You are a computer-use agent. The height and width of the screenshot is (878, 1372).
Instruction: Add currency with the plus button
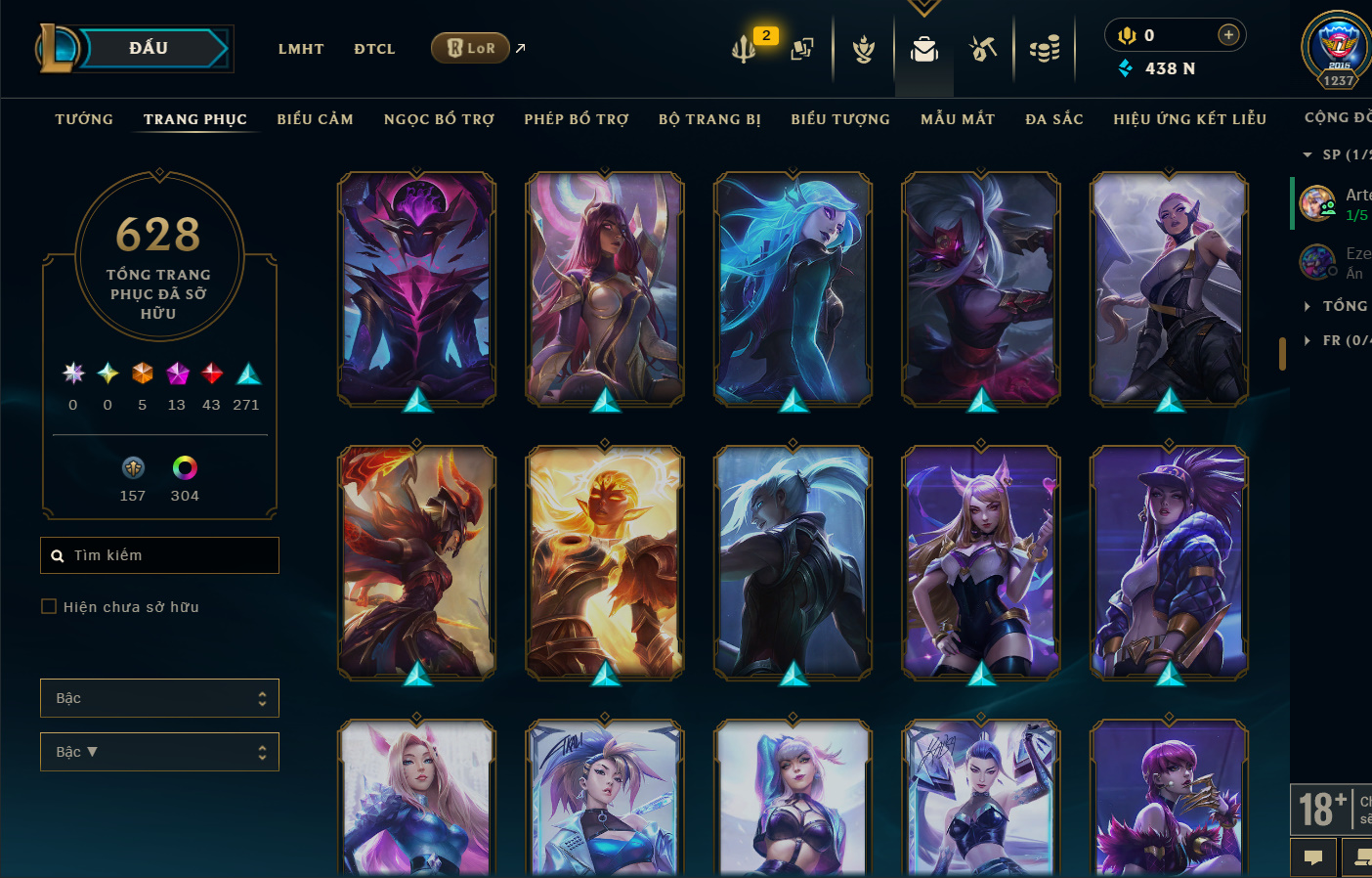(1228, 35)
